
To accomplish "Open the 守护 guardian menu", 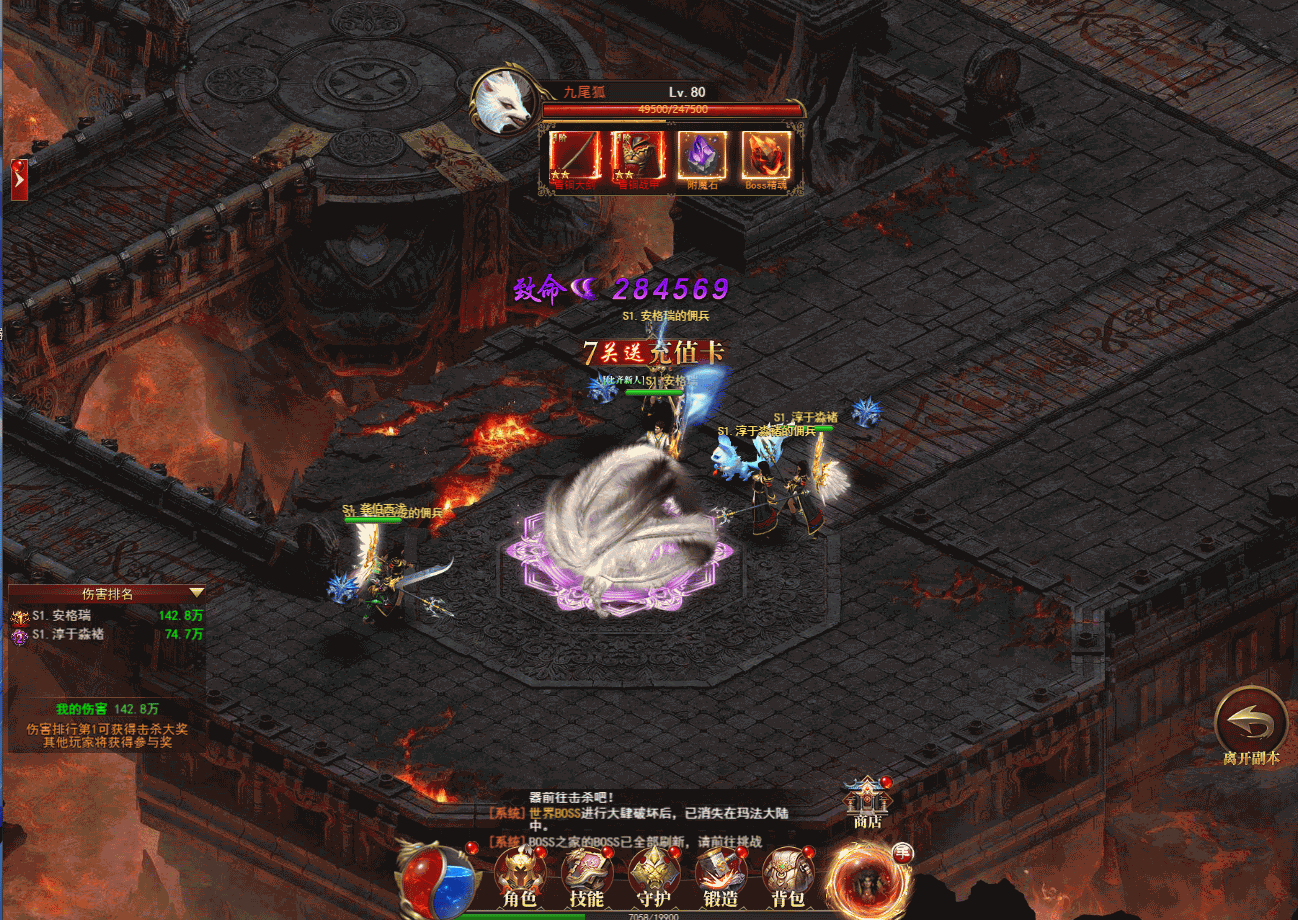I will 653,877.
